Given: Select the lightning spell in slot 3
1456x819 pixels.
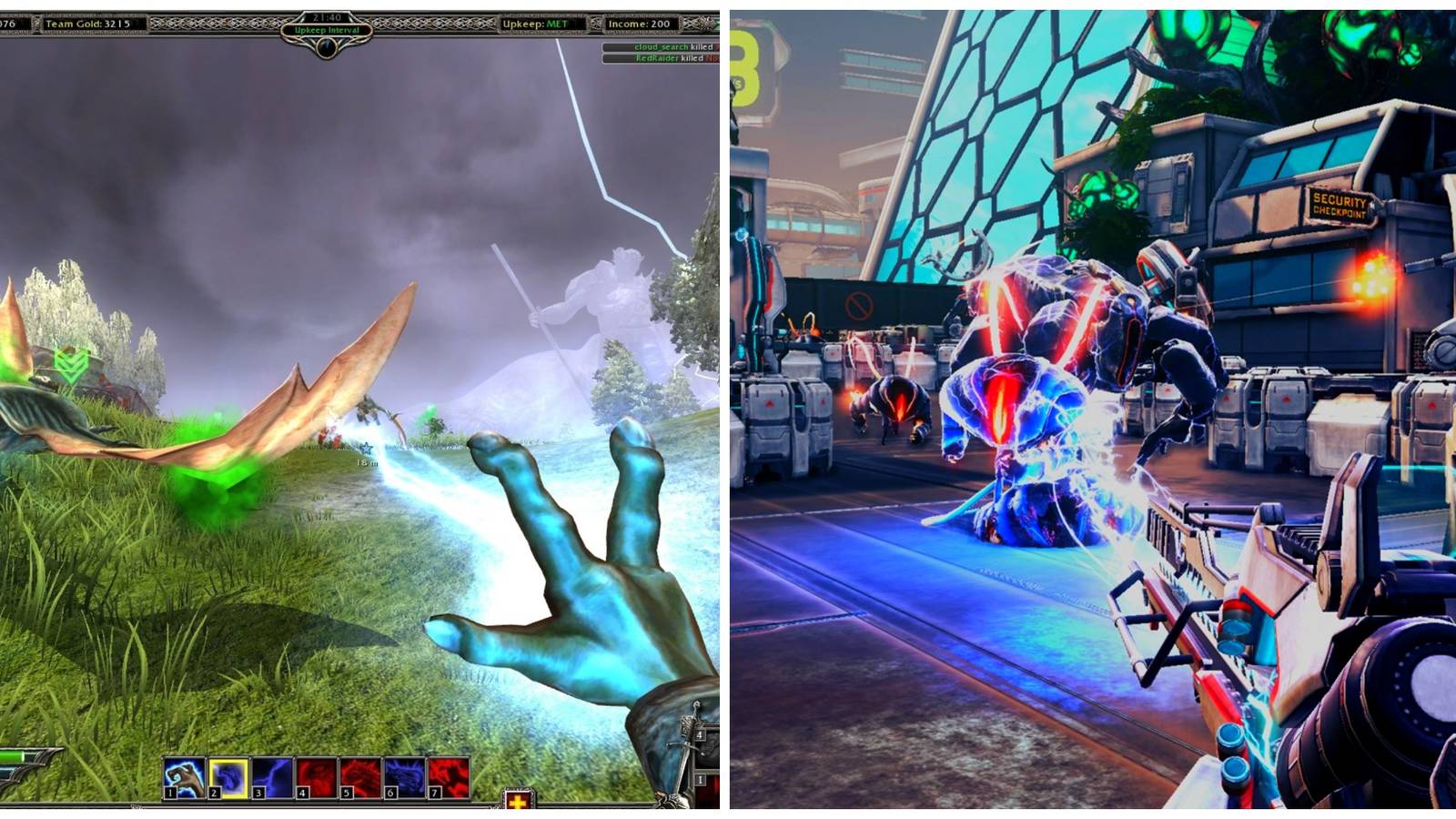Looking at the screenshot, I should [x=271, y=777].
